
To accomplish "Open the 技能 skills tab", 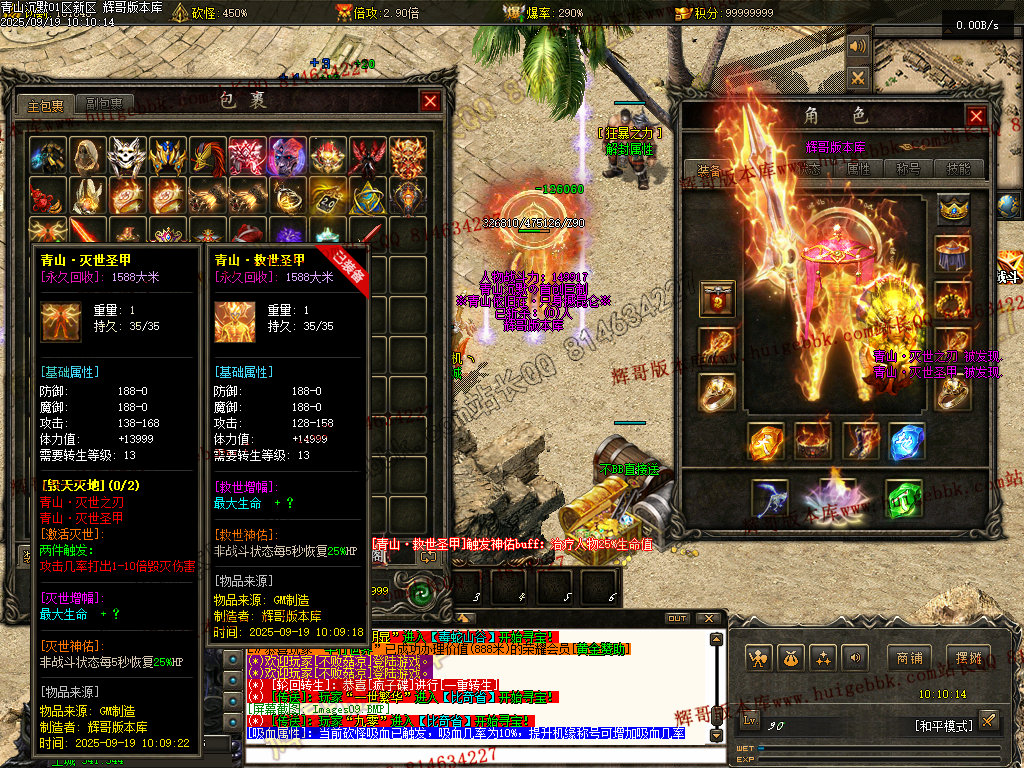I will click(958, 169).
